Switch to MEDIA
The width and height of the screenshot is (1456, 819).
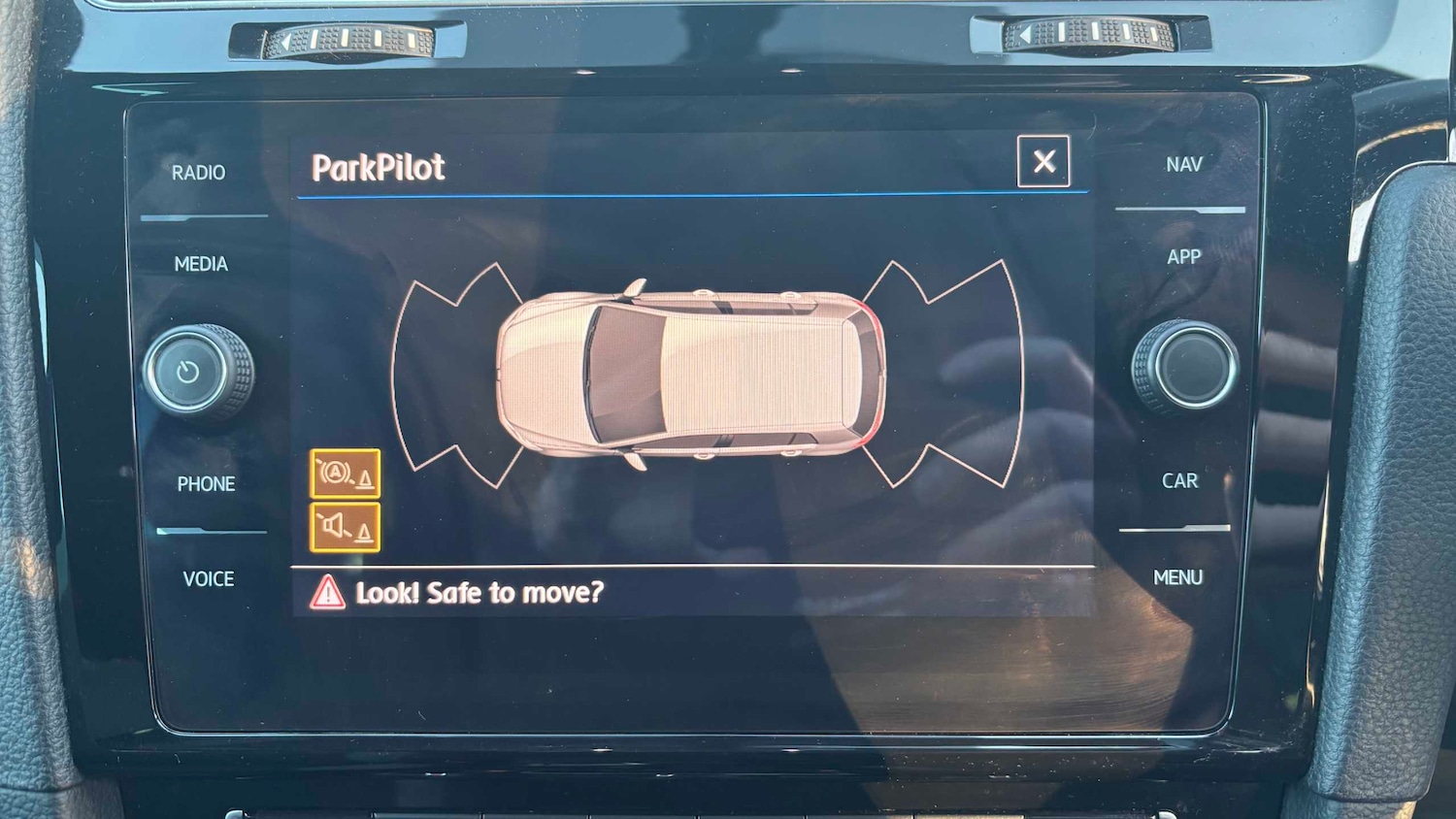201,264
